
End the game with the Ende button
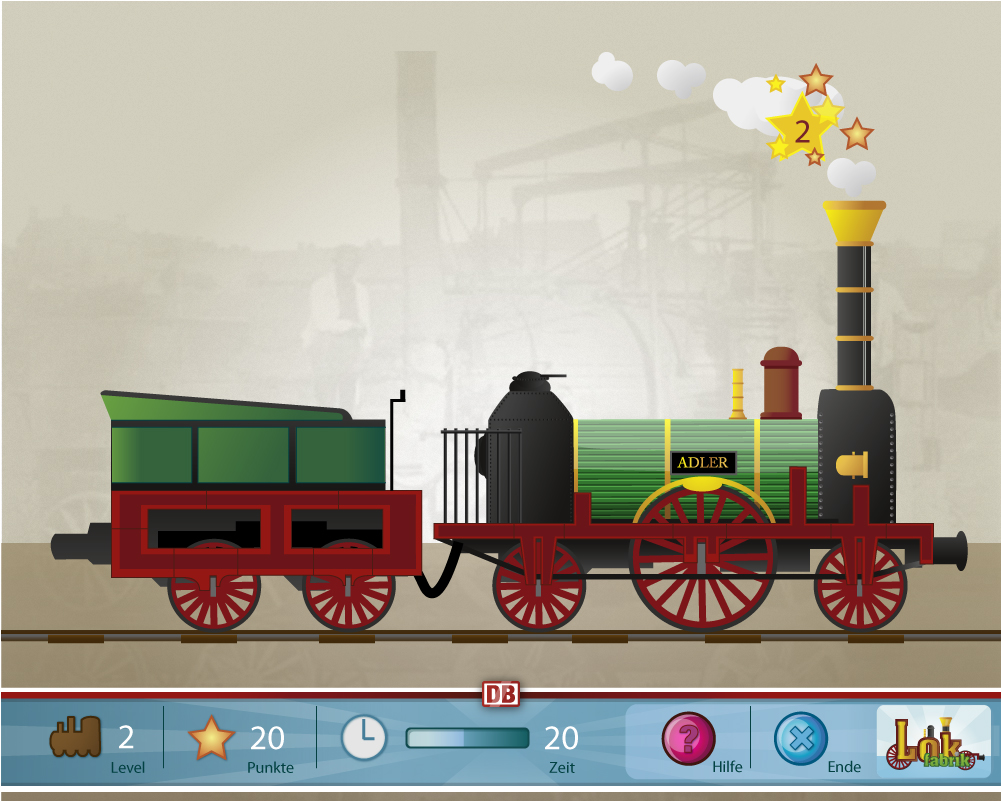801,739
